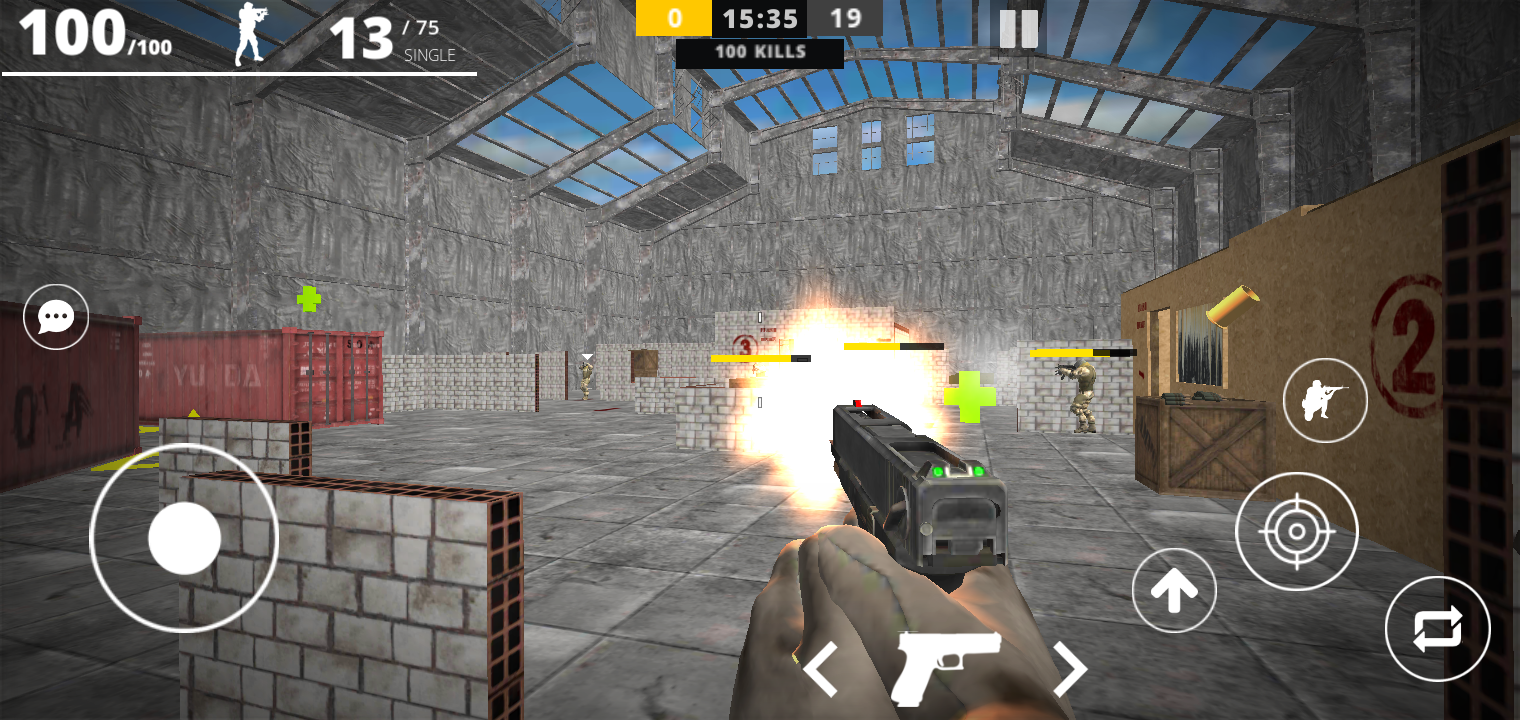Tap the enemy score box showing 19
This screenshot has width=1520, height=720.
point(845,18)
